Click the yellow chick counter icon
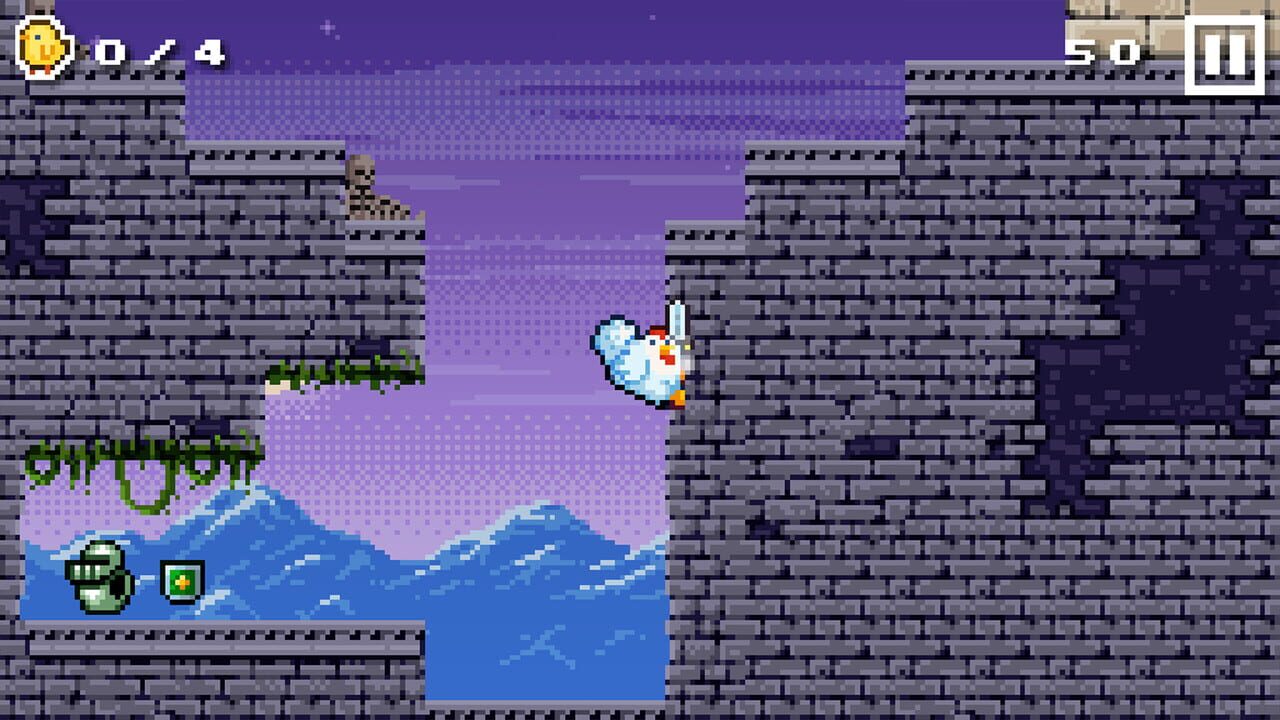This screenshot has height=720, width=1280. point(42,42)
